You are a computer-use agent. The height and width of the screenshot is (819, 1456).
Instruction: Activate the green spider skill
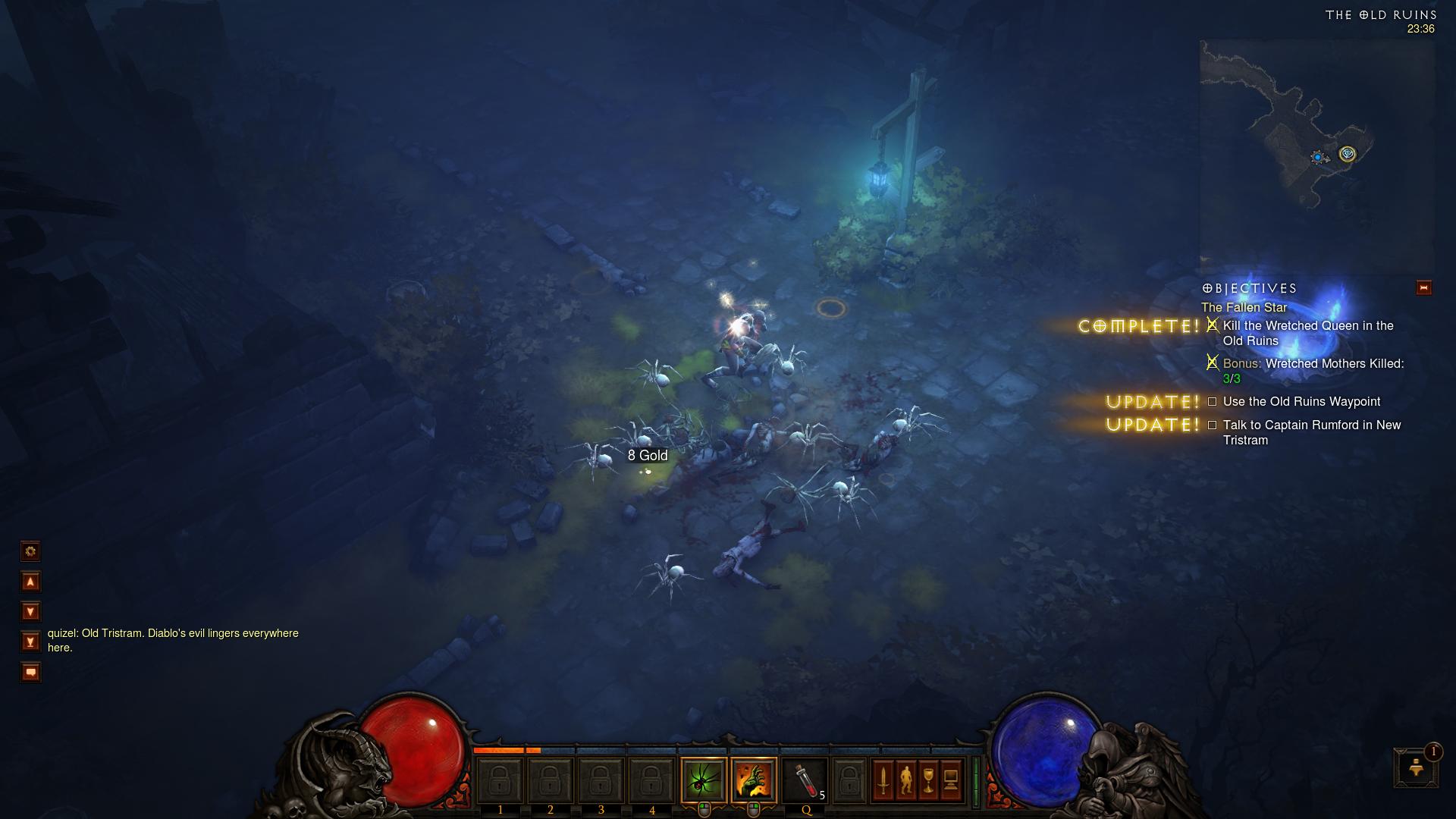tap(703, 780)
